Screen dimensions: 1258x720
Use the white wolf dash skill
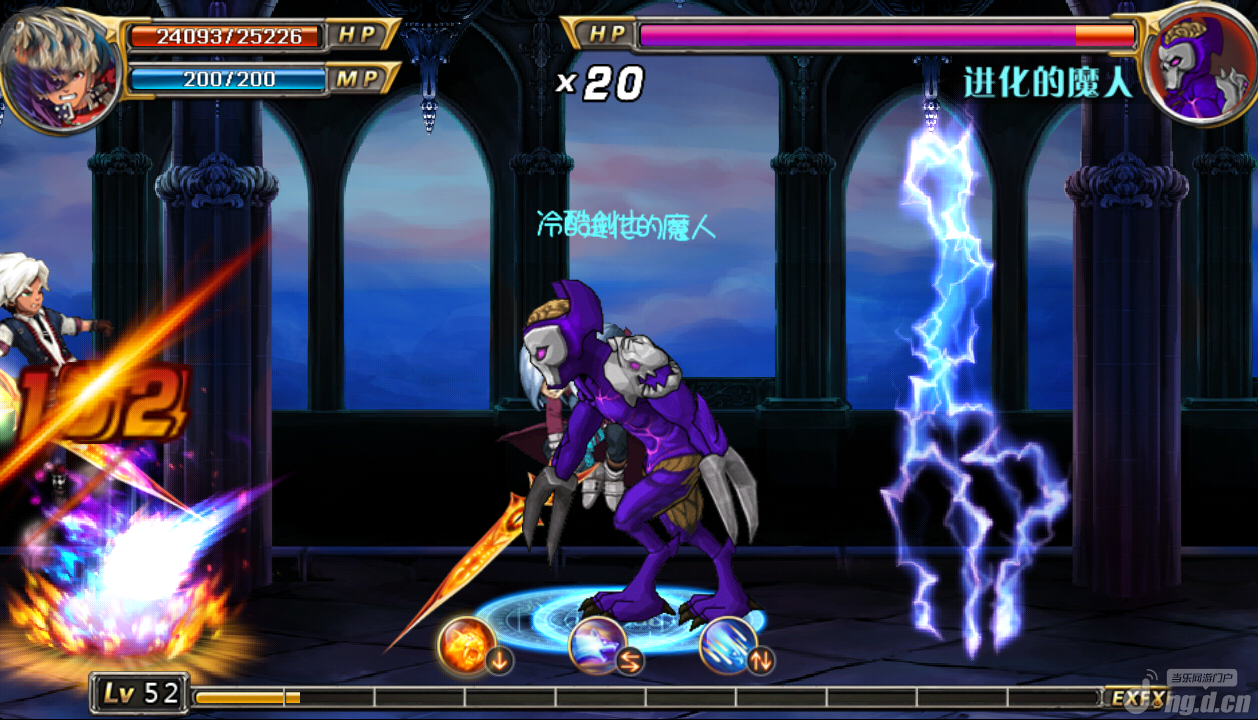[x=597, y=645]
